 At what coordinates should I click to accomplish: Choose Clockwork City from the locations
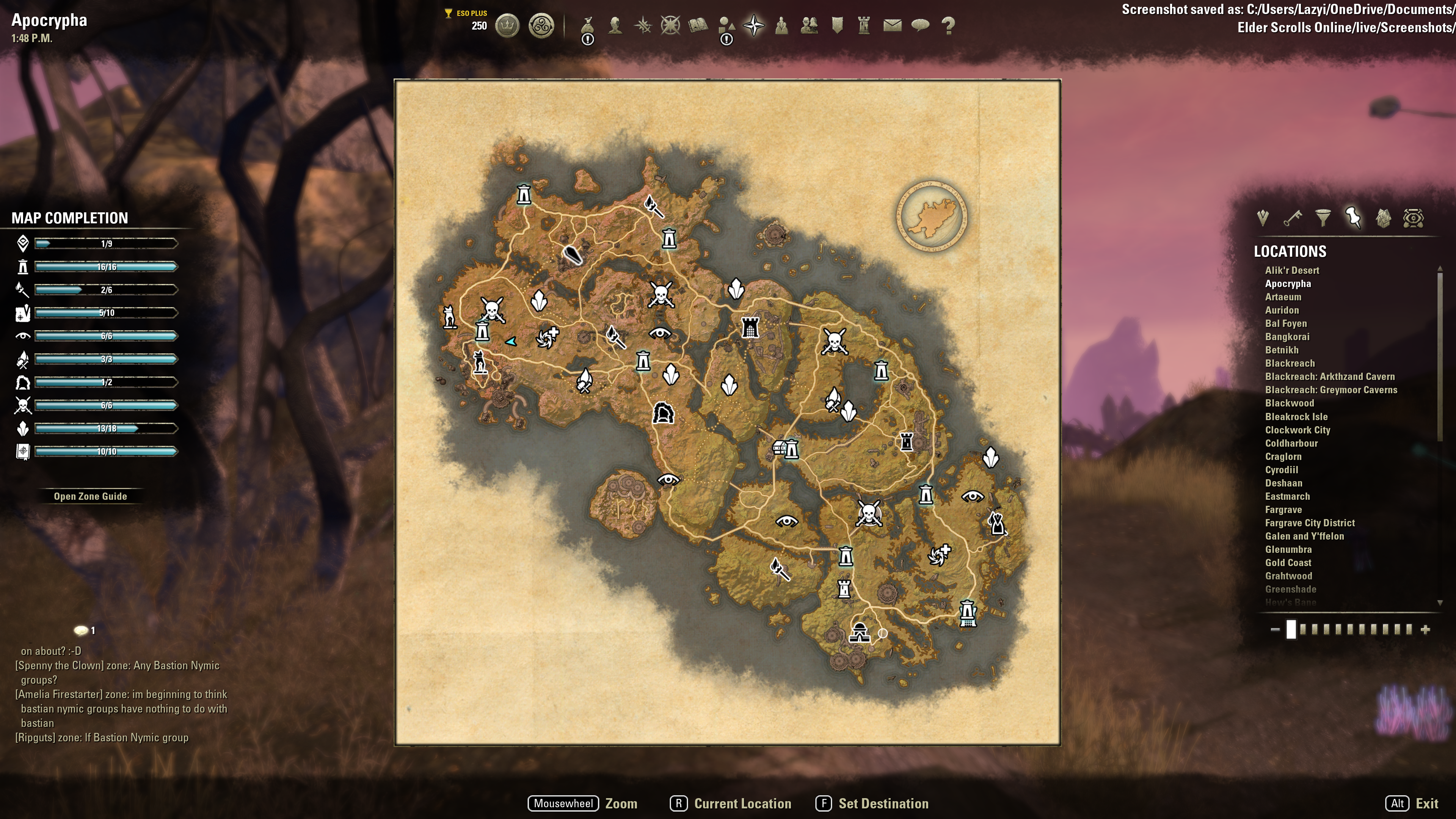point(1297,430)
